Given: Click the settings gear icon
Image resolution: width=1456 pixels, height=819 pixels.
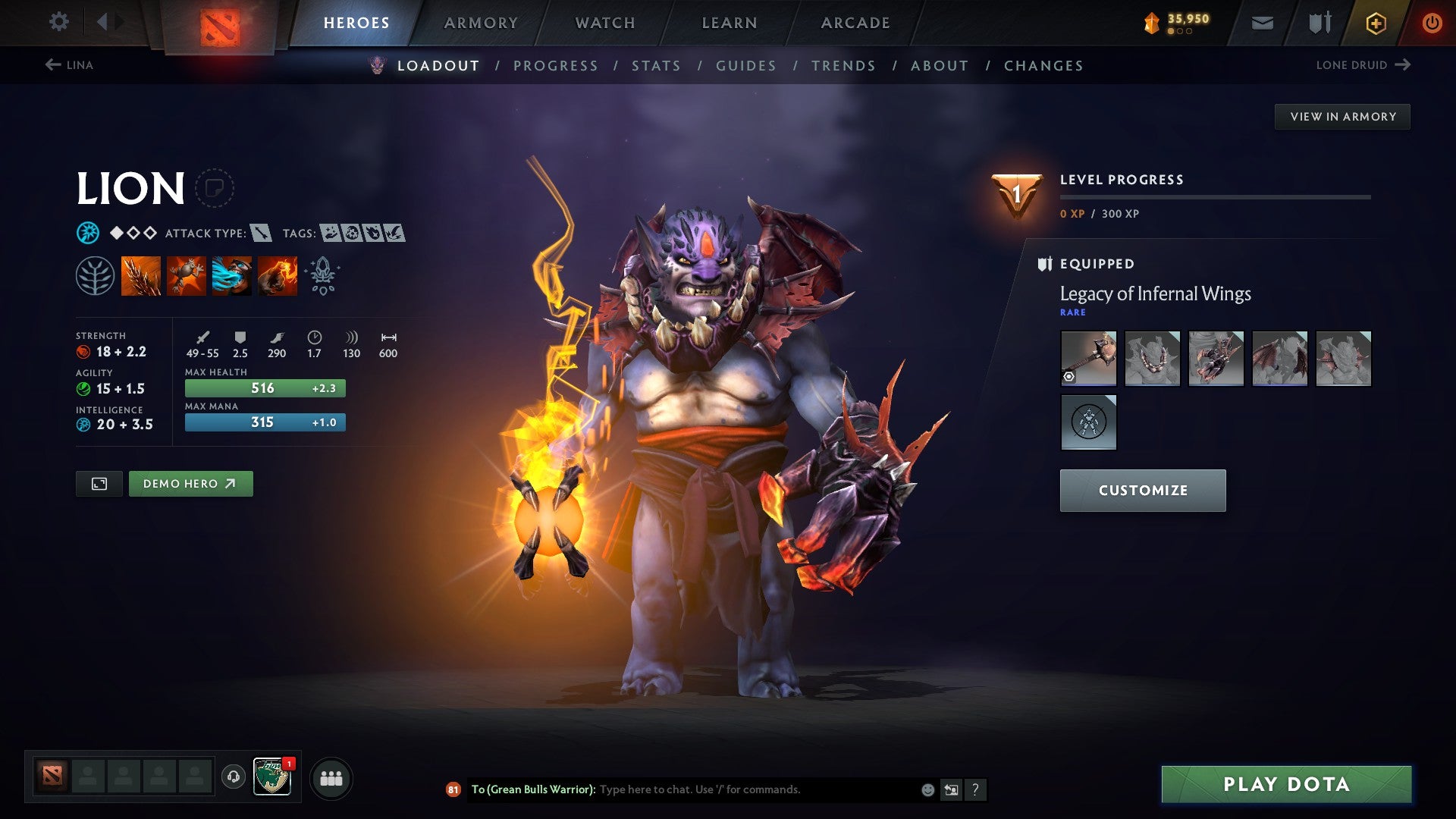Looking at the screenshot, I should [x=58, y=22].
